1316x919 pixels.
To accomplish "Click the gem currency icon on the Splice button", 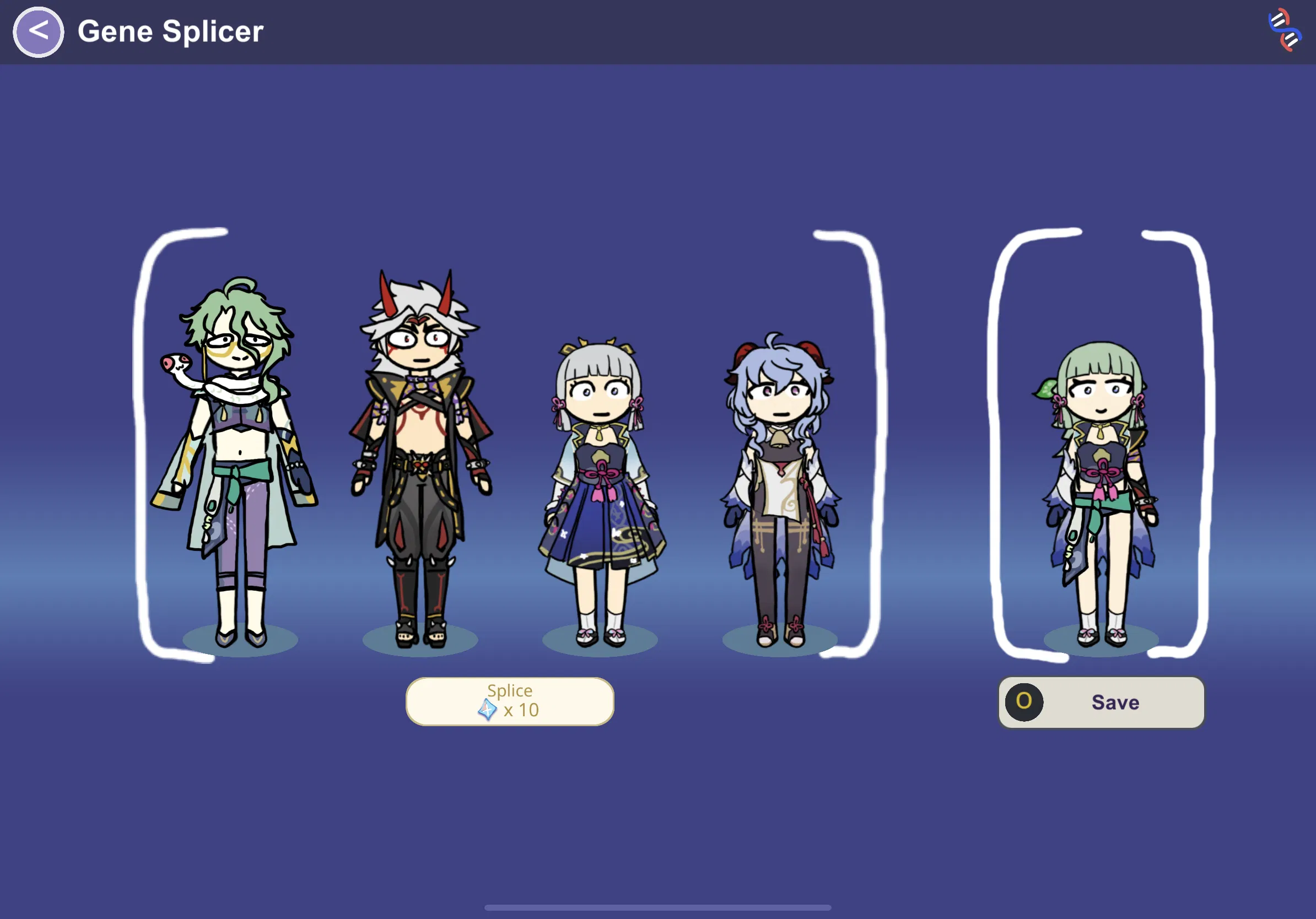I will click(x=487, y=710).
